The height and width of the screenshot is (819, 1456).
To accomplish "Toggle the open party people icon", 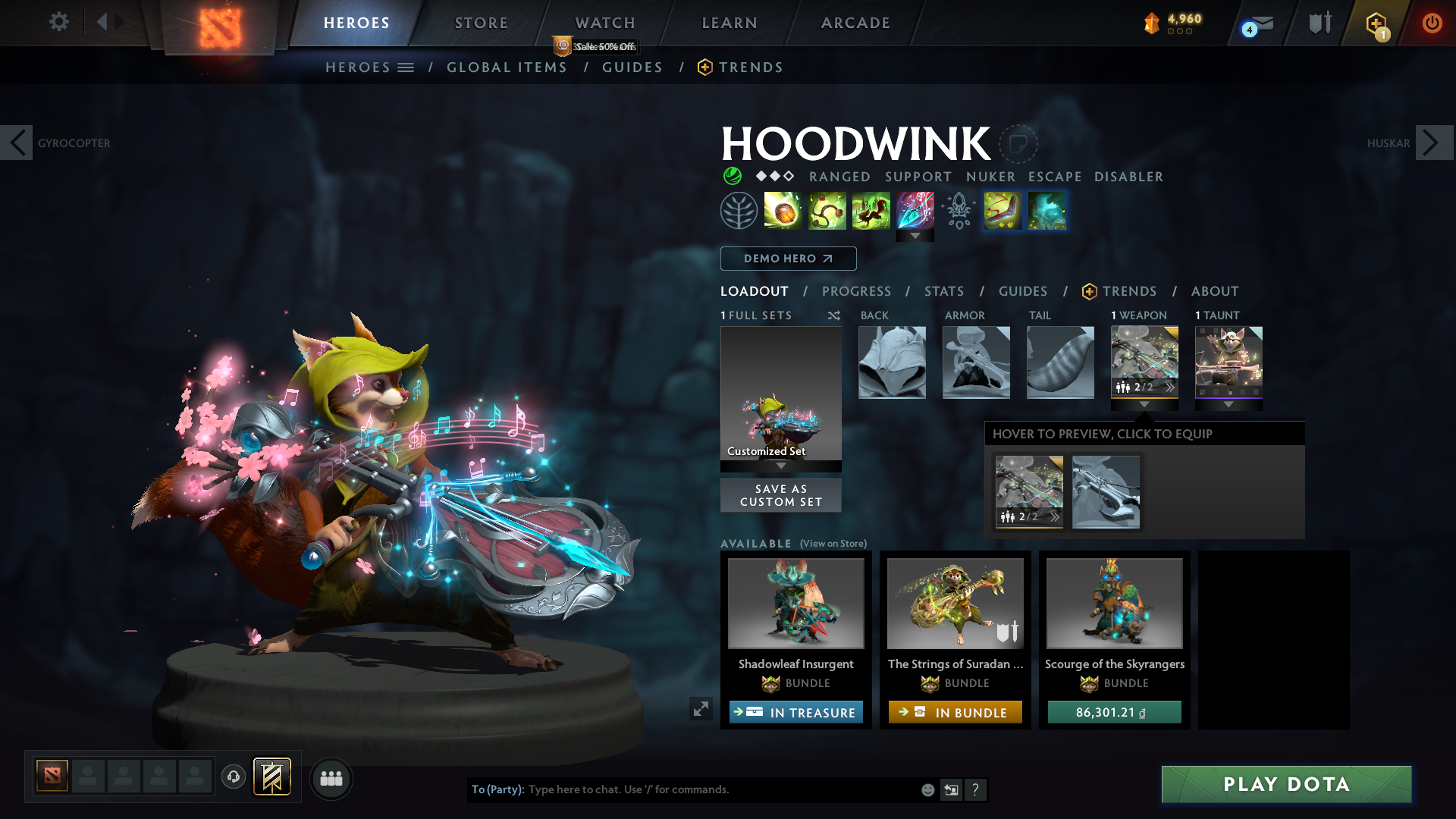I will coord(331,779).
